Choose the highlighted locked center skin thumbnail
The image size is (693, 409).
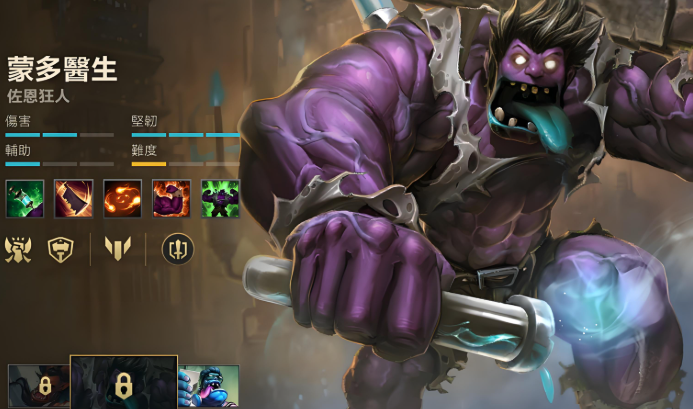tap(123, 383)
